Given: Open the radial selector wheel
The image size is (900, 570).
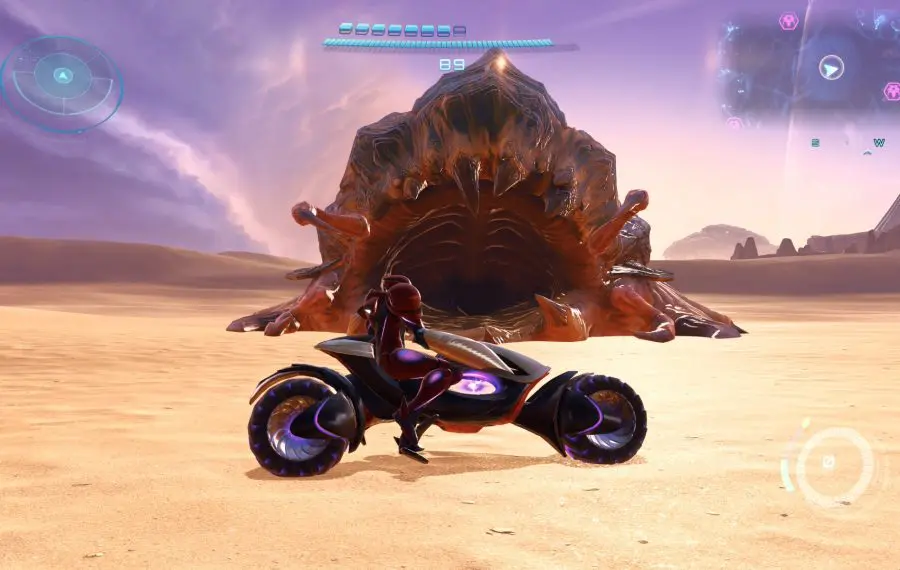Looking at the screenshot, I should (62, 82).
